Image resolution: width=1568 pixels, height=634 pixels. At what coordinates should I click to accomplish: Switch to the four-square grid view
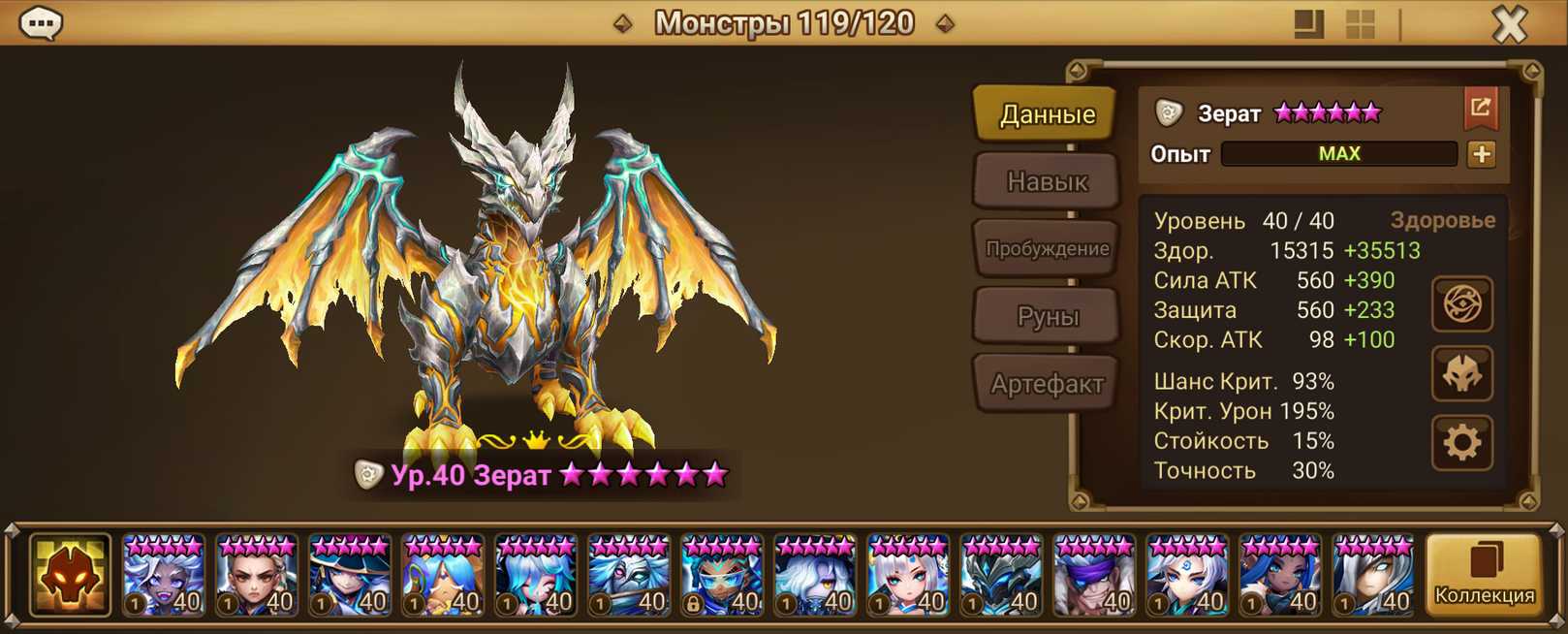pyautogui.click(x=1361, y=24)
